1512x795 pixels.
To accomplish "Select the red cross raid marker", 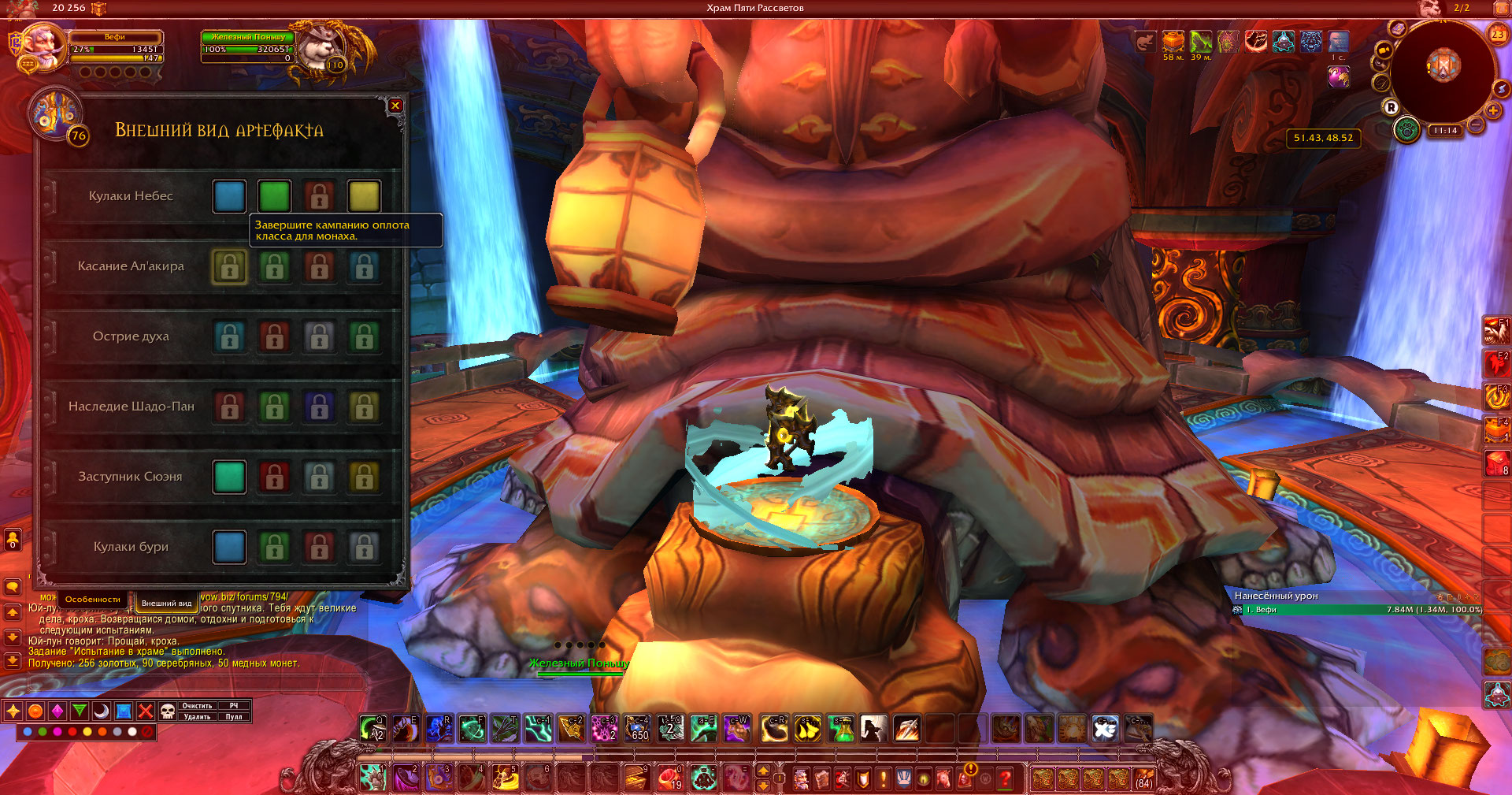I will pyautogui.click(x=146, y=711).
